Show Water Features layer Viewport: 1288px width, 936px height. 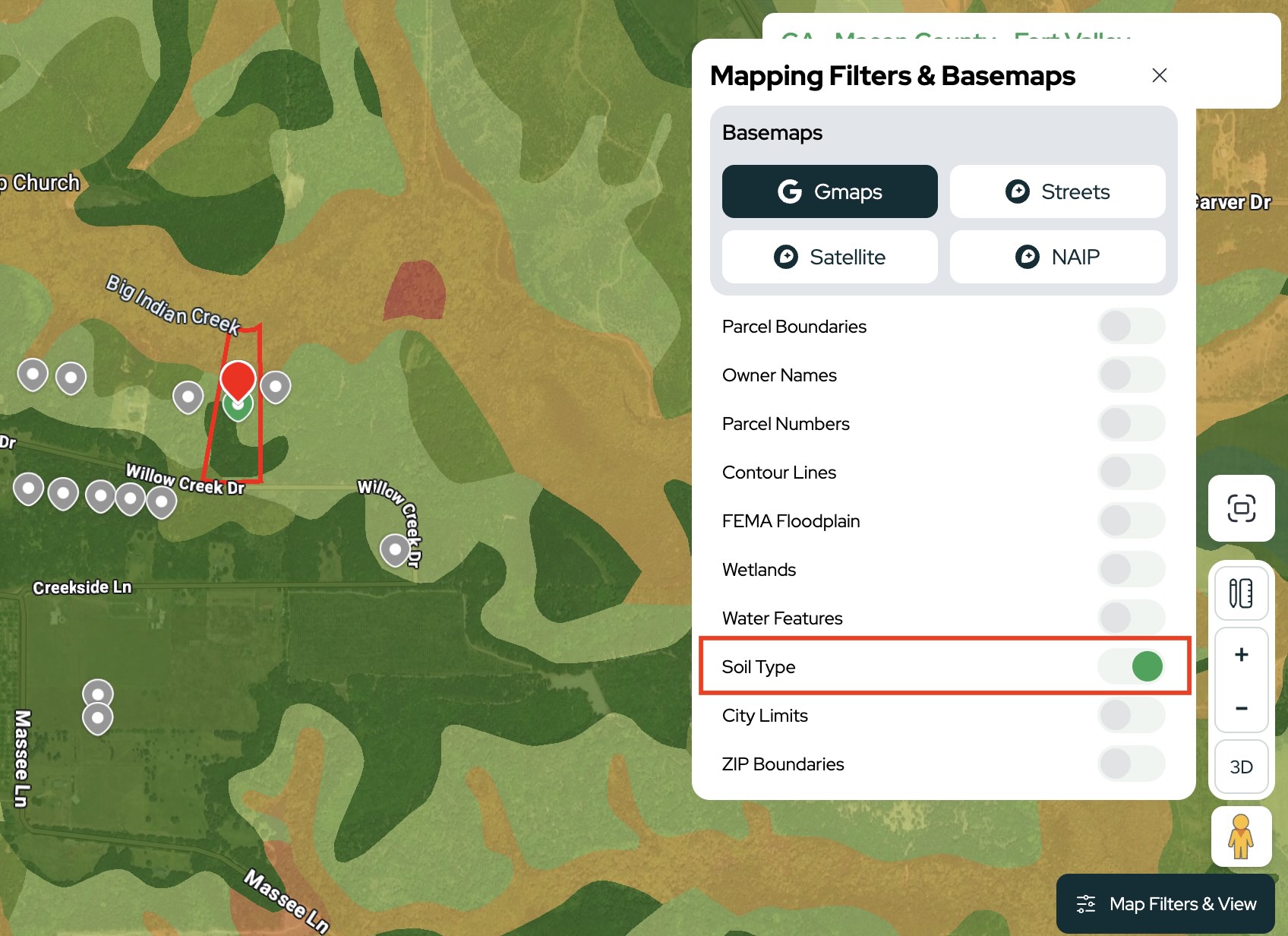[1130, 618]
